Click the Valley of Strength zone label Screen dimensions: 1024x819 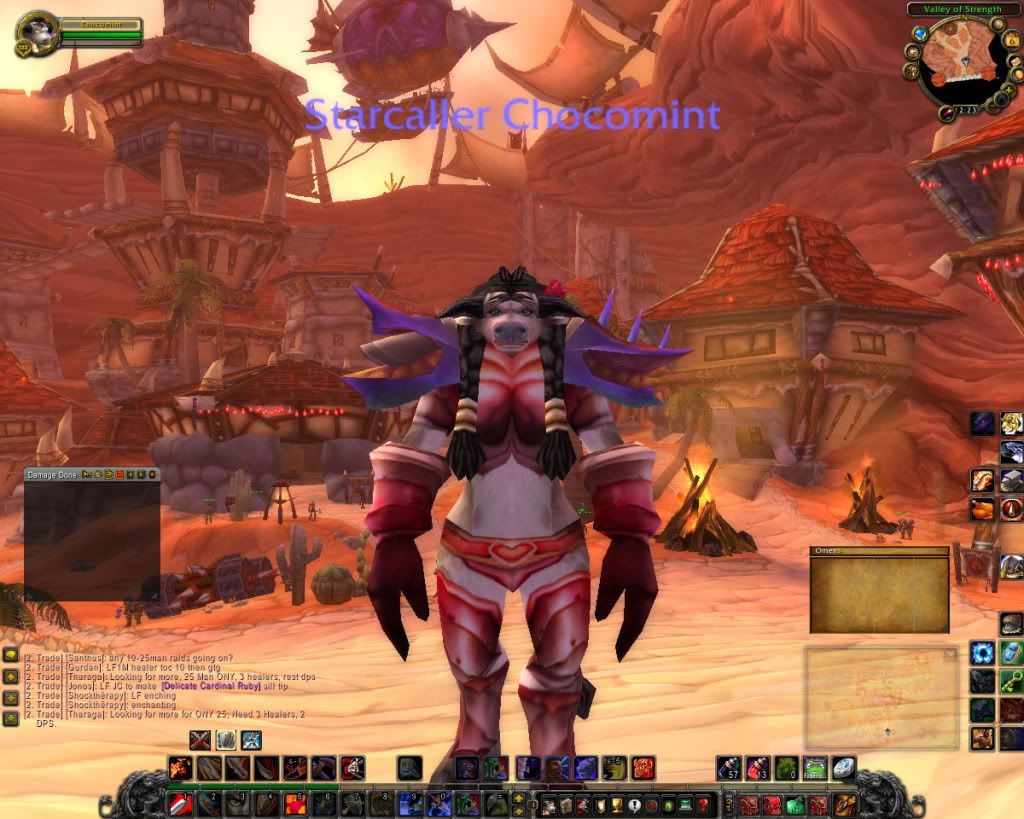[962, 9]
